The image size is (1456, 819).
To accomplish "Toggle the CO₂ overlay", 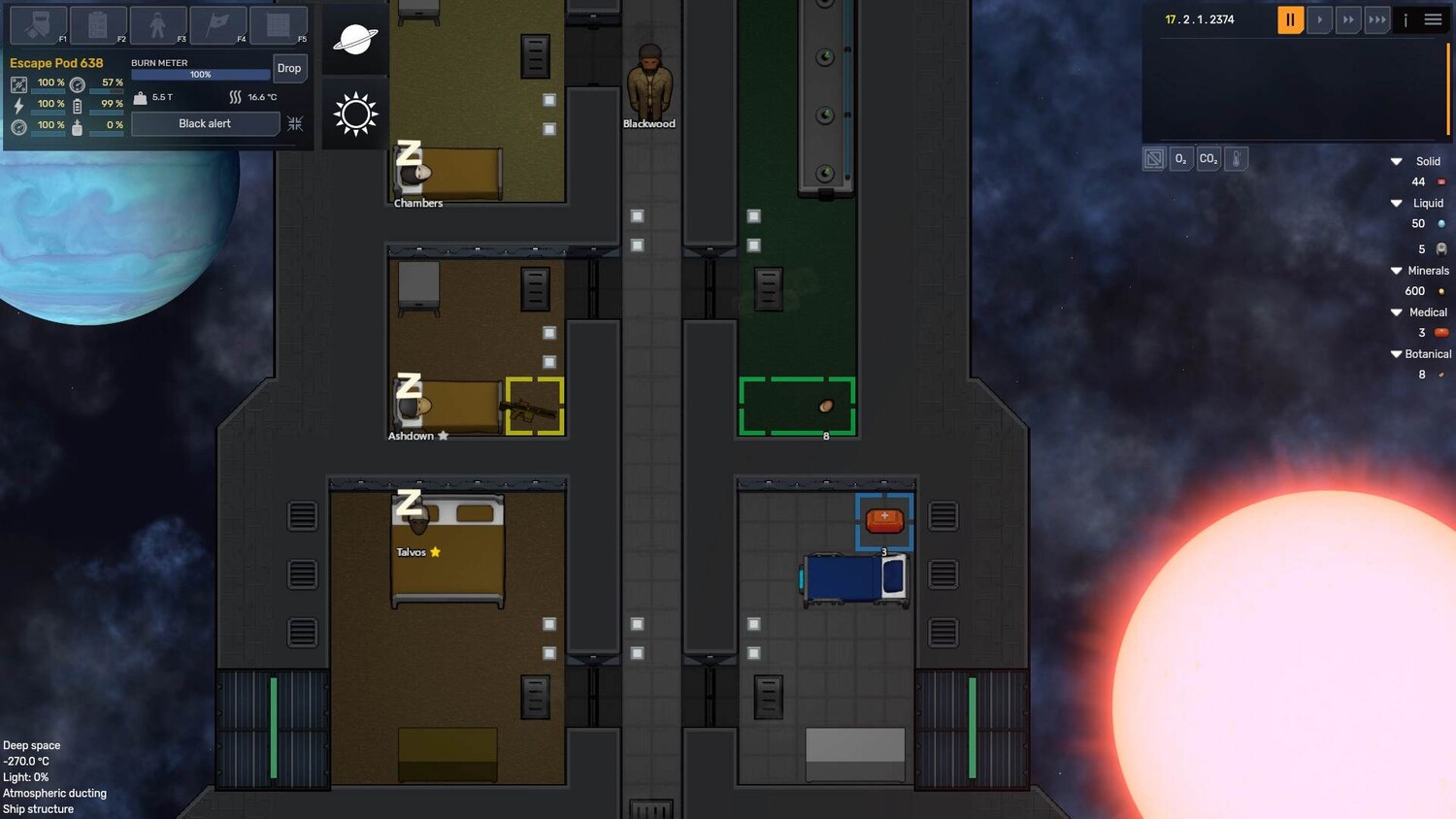I will [x=1208, y=159].
